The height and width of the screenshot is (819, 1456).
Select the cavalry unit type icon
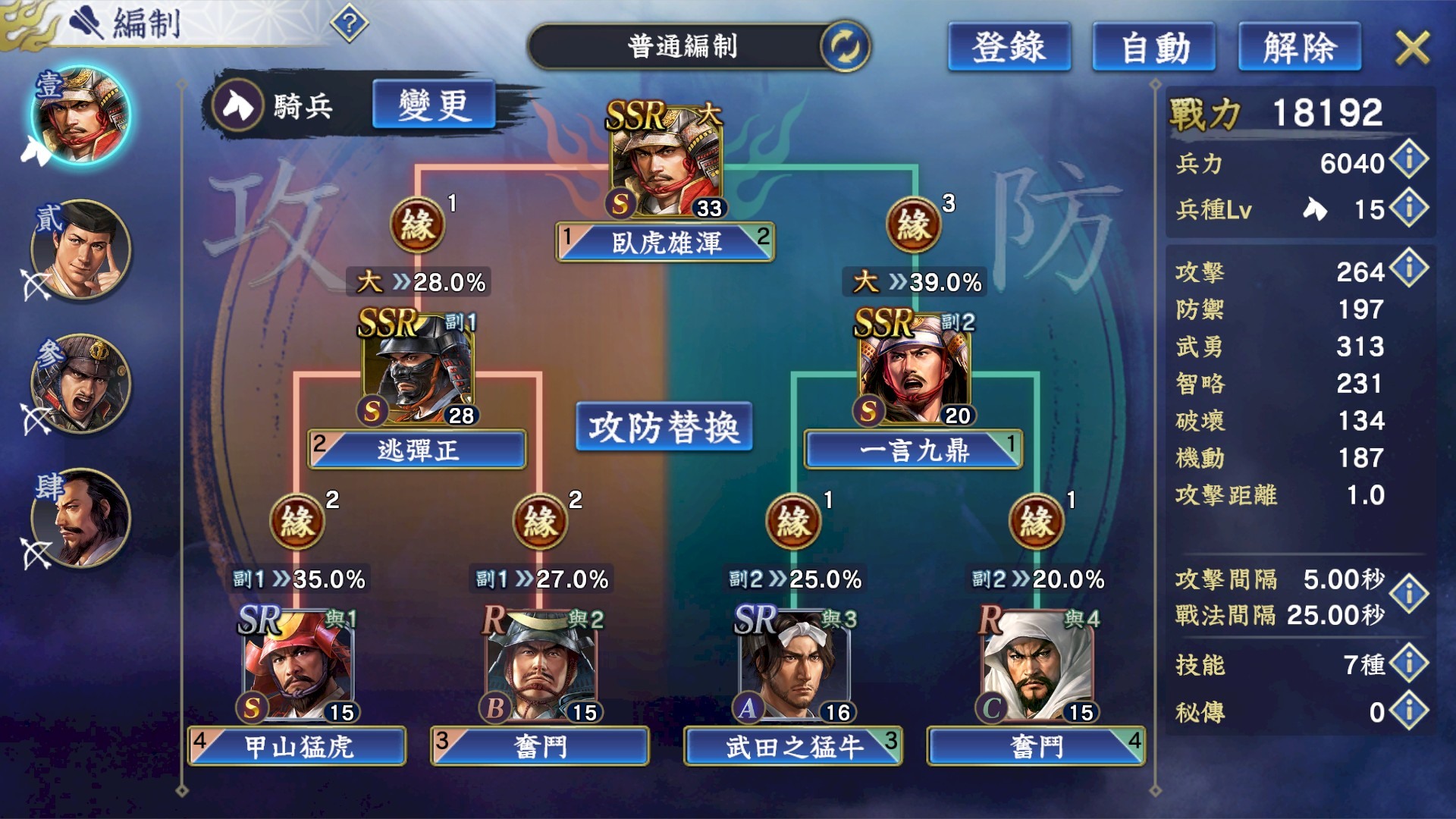pos(237,105)
